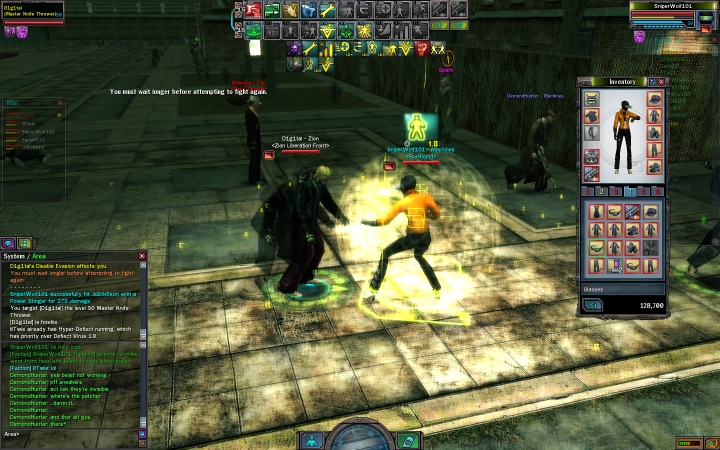Open the chat bubble tab above chat window

(8, 242)
